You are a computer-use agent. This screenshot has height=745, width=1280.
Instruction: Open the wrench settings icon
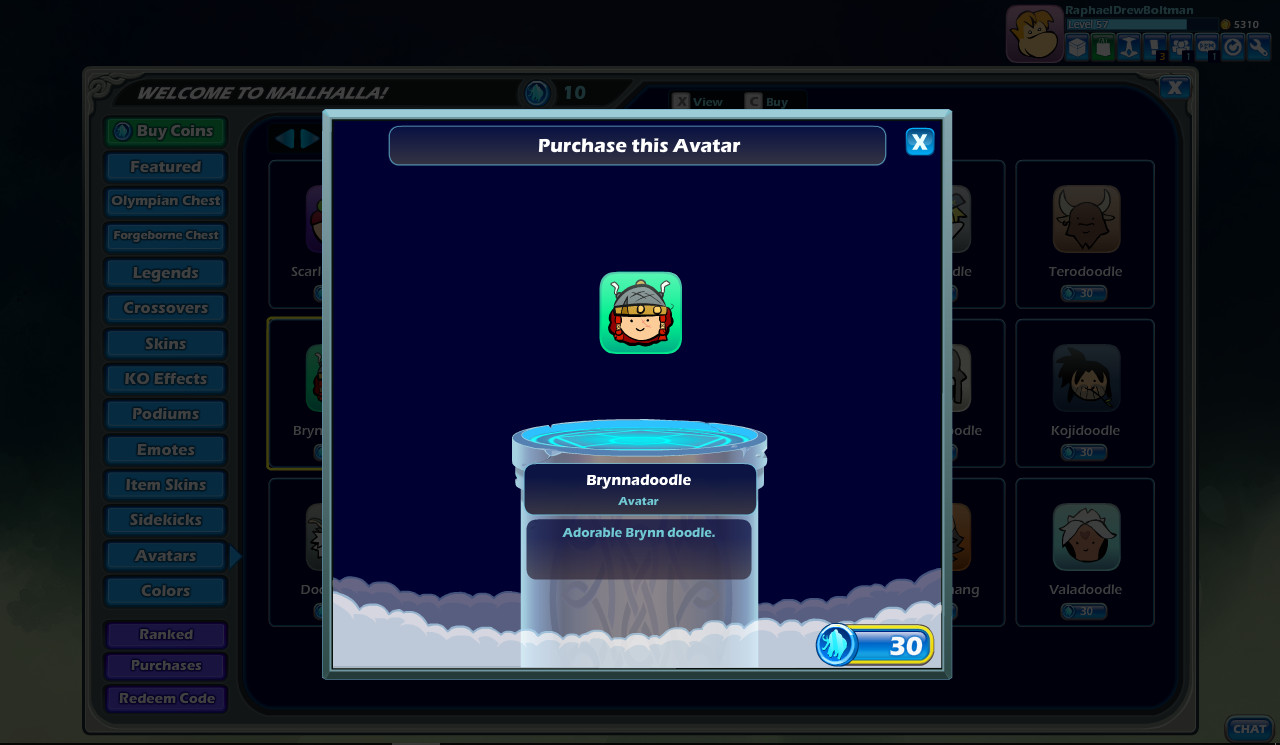tap(1258, 46)
